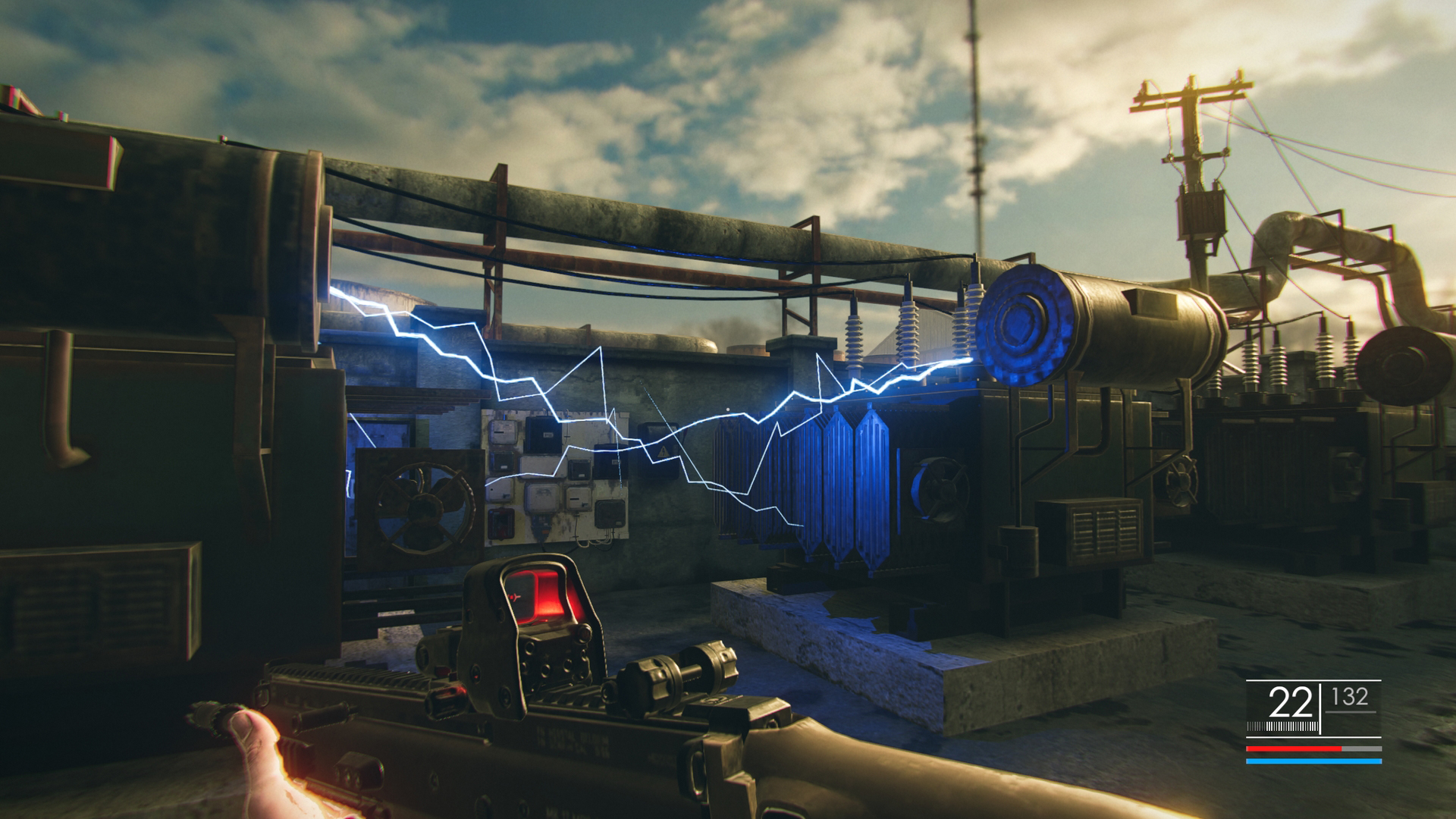Click the dark meter at the panel's top right
Screen dimensions: 1456x819
point(610,460)
